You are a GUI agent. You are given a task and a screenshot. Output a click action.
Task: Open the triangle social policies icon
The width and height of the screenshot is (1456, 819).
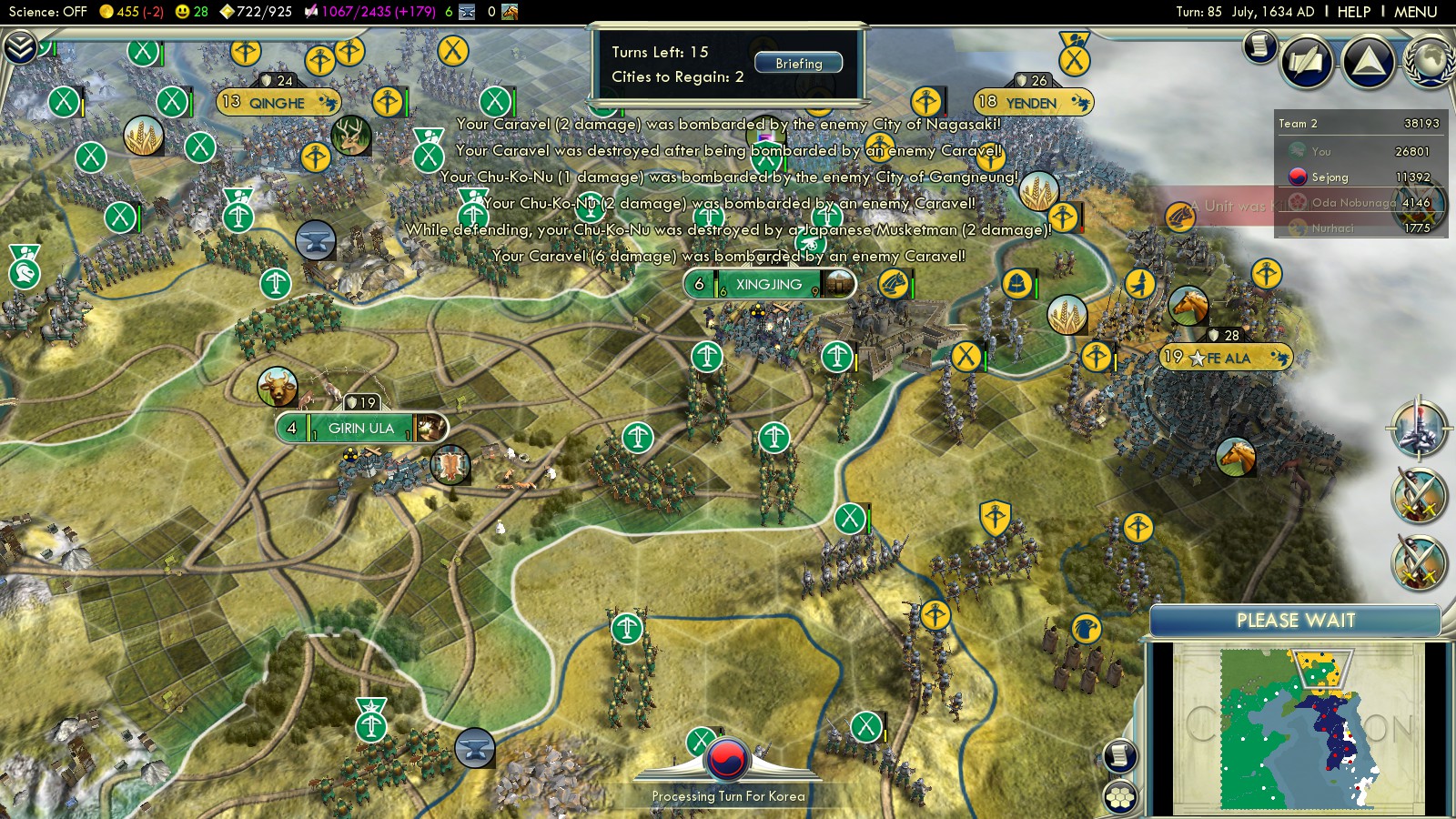tap(1368, 62)
